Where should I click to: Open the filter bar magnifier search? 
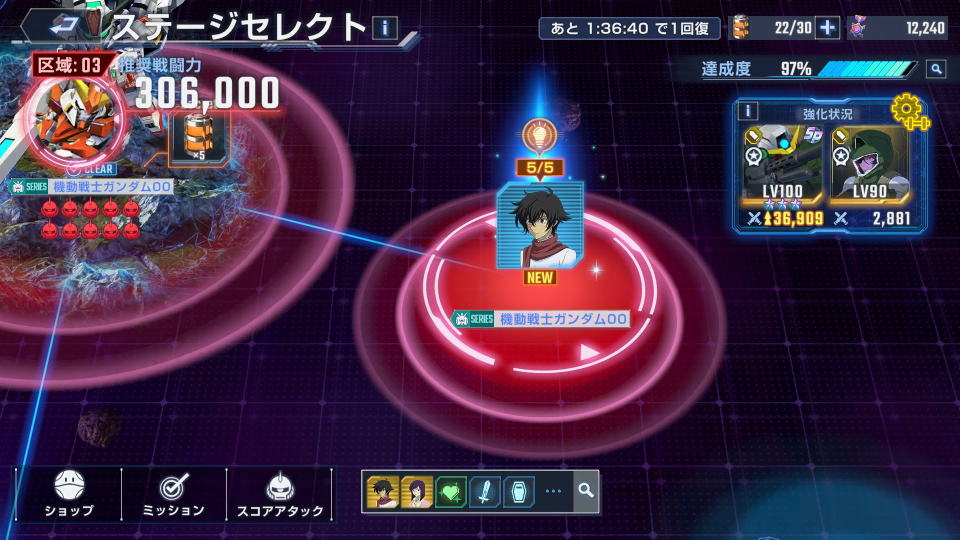click(585, 491)
